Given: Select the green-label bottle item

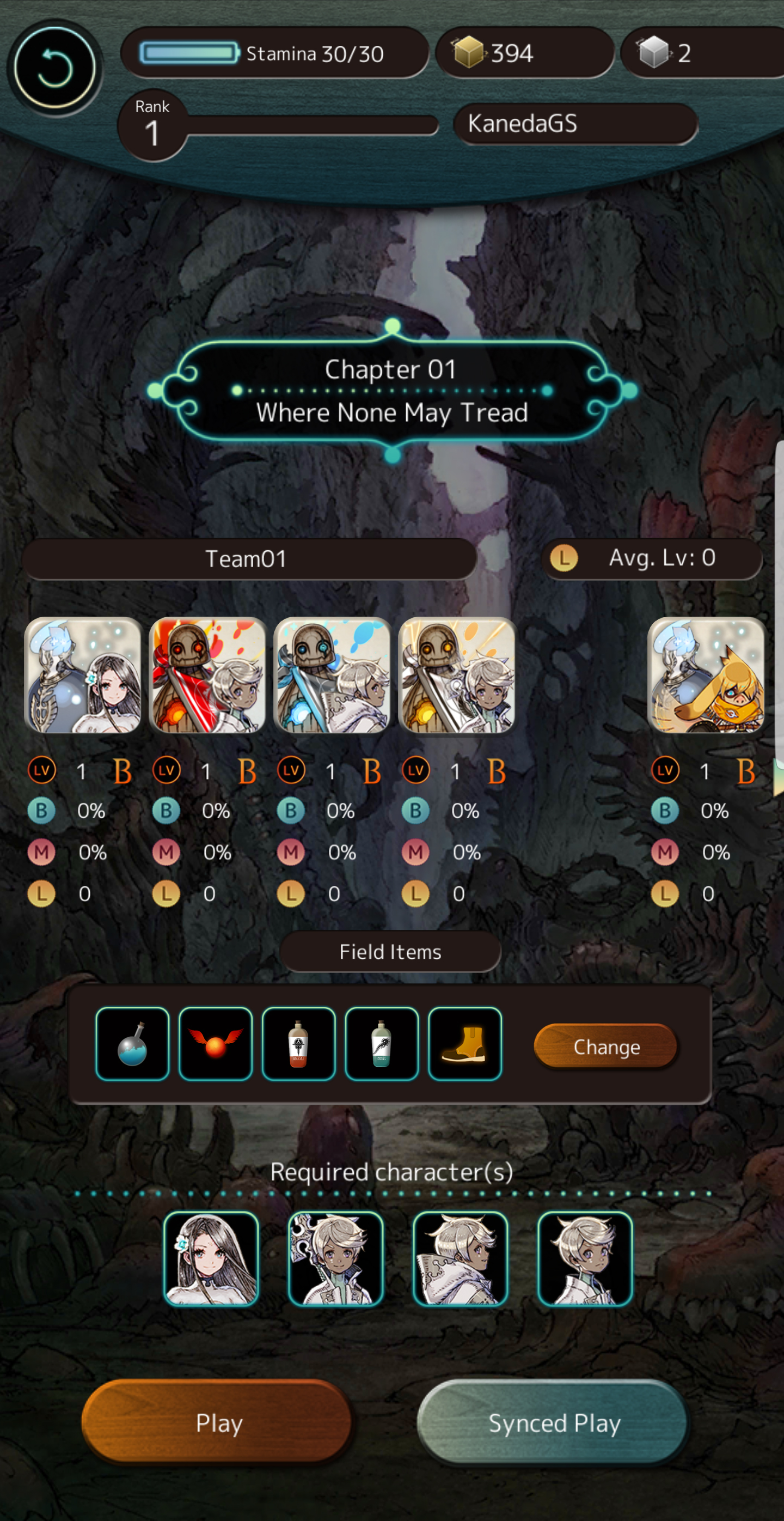Looking at the screenshot, I should [x=382, y=1044].
